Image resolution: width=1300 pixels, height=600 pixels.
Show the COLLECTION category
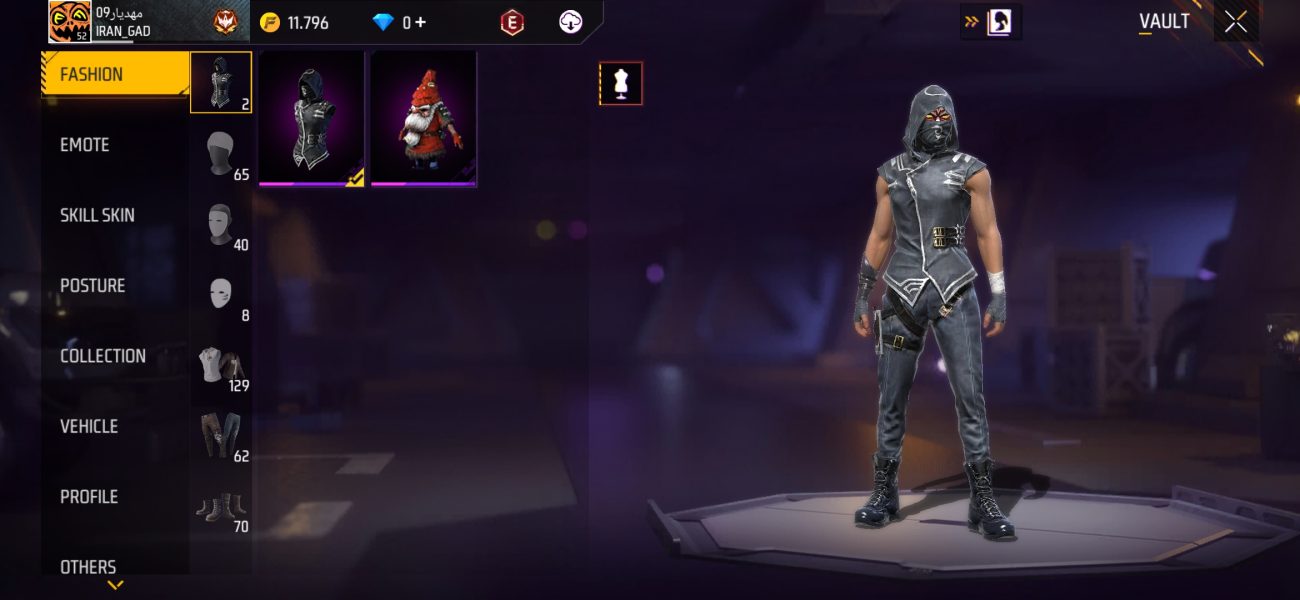[x=103, y=356]
